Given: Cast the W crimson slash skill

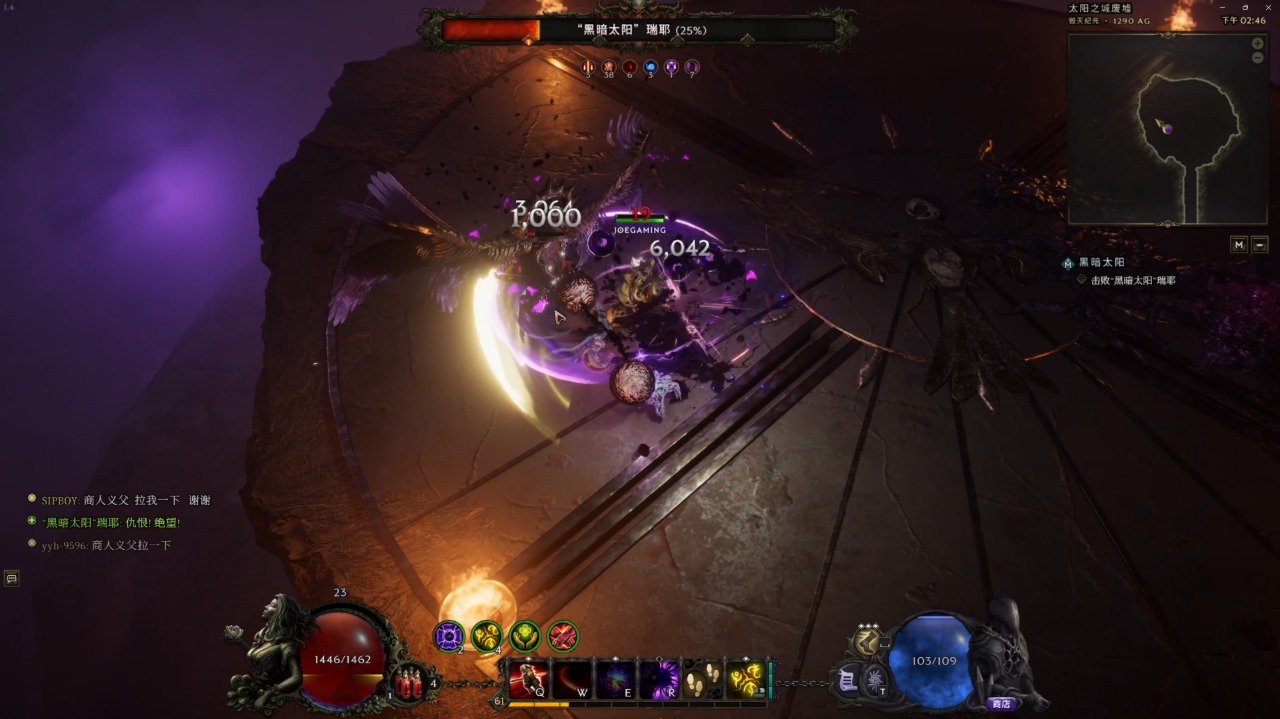Looking at the screenshot, I should [573, 680].
